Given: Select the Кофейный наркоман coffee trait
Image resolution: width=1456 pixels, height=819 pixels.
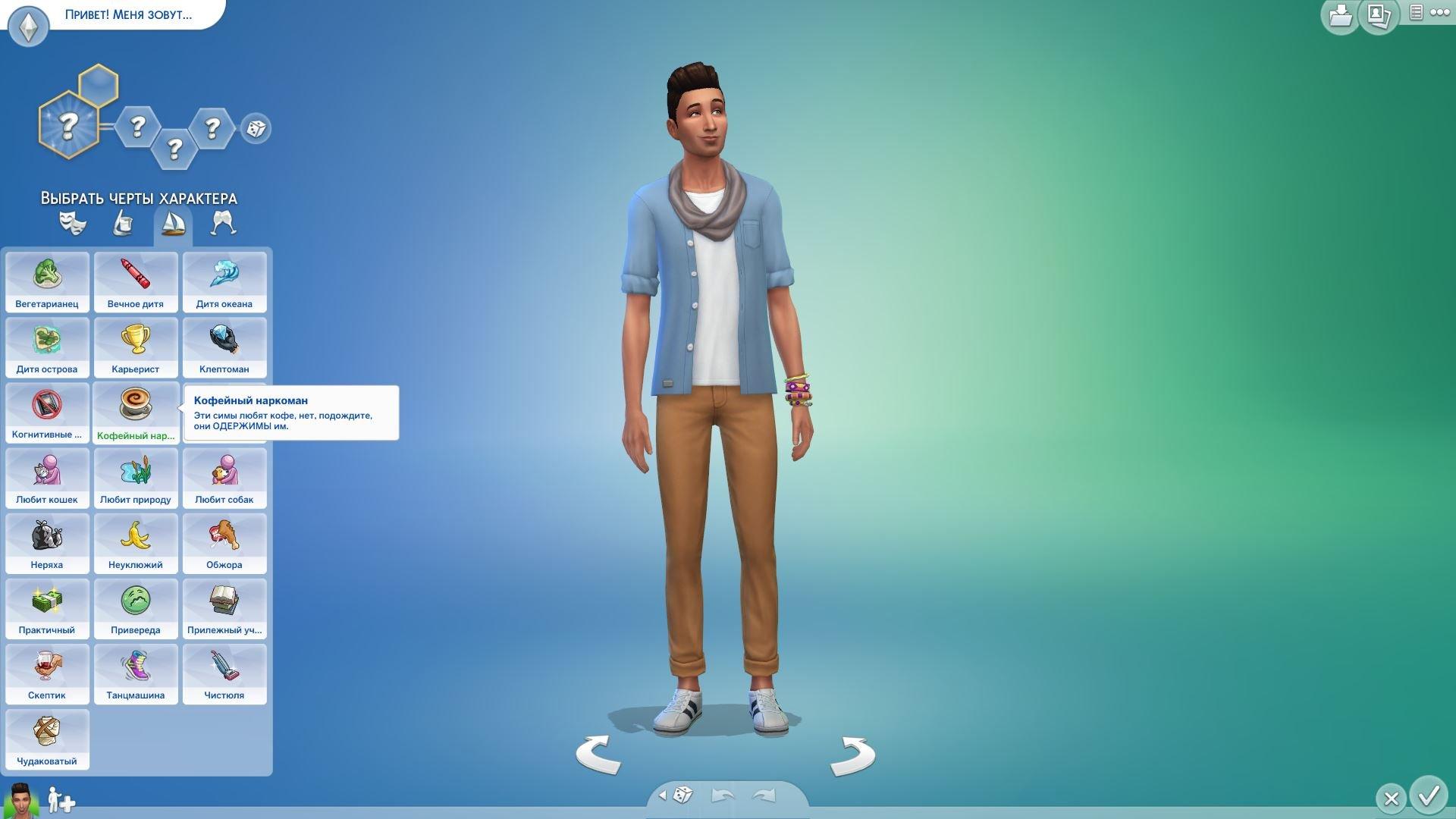Looking at the screenshot, I should (x=136, y=413).
